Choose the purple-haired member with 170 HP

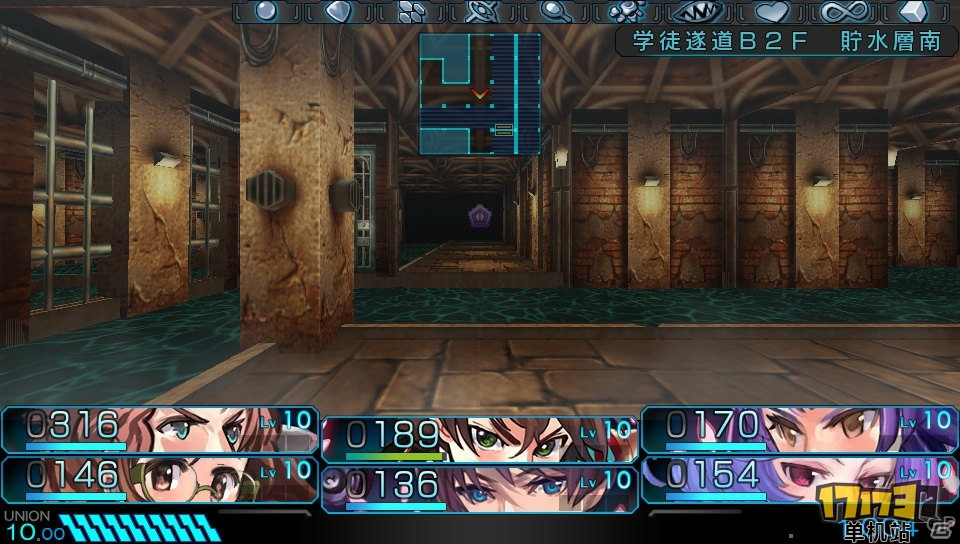coord(800,429)
